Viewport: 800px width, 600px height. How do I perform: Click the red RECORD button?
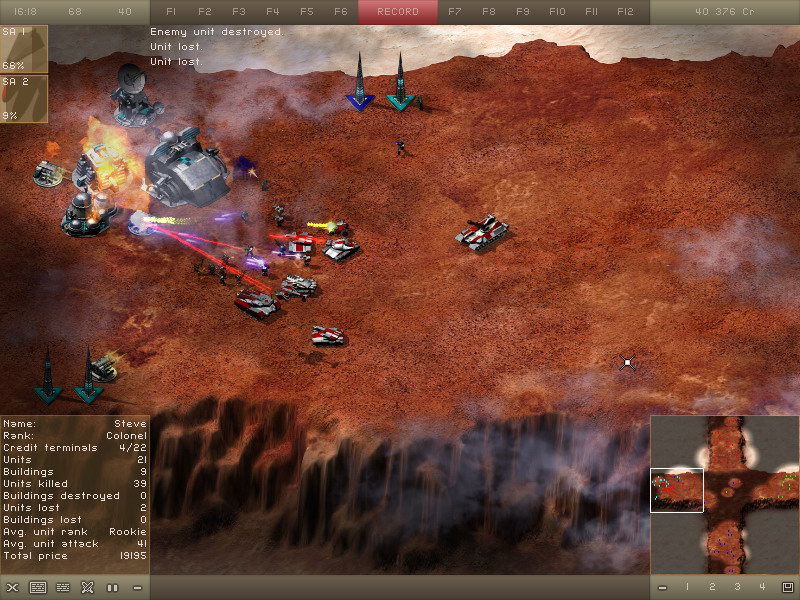pos(398,12)
